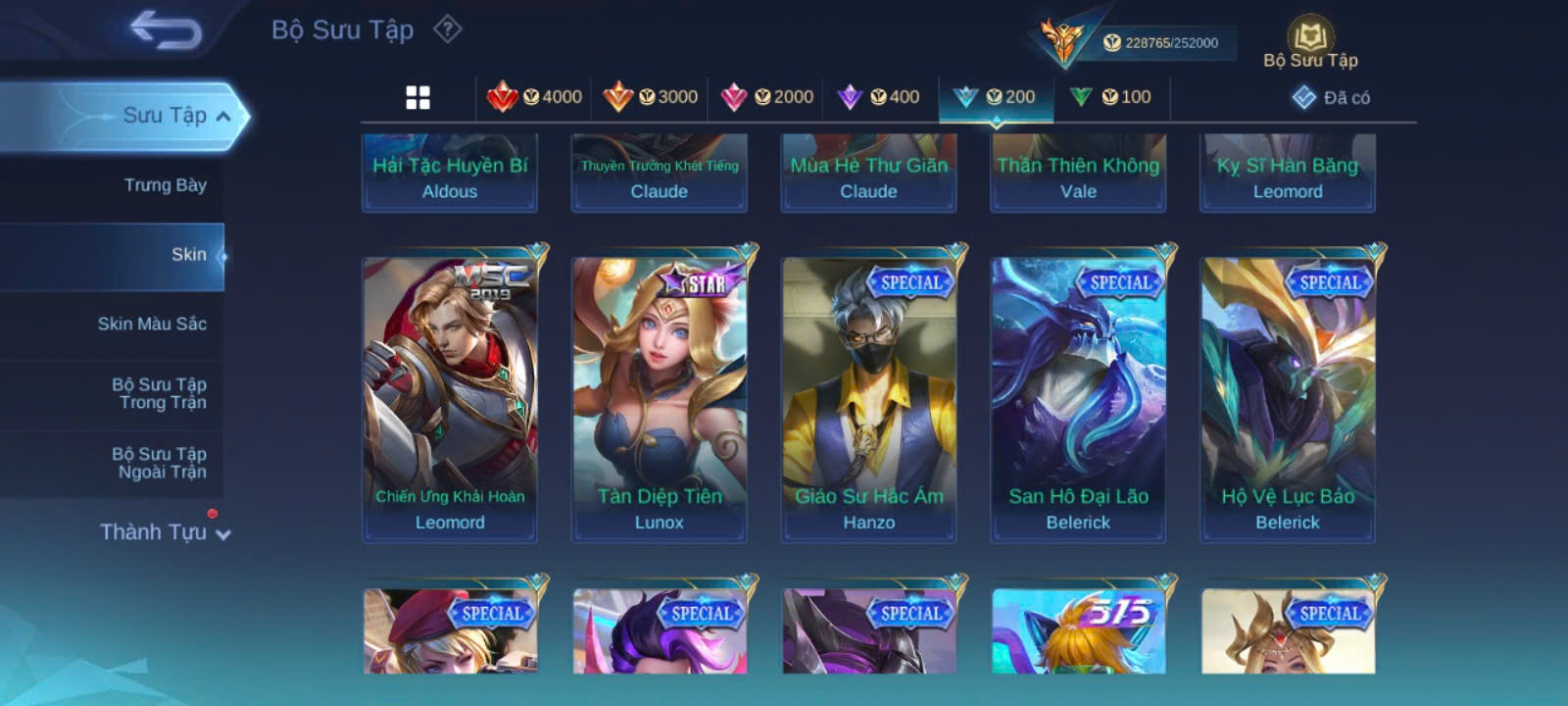Image resolution: width=1568 pixels, height=706 pixels.
Task: Show all skins with grid filter
Action: (x=418, y=97)
